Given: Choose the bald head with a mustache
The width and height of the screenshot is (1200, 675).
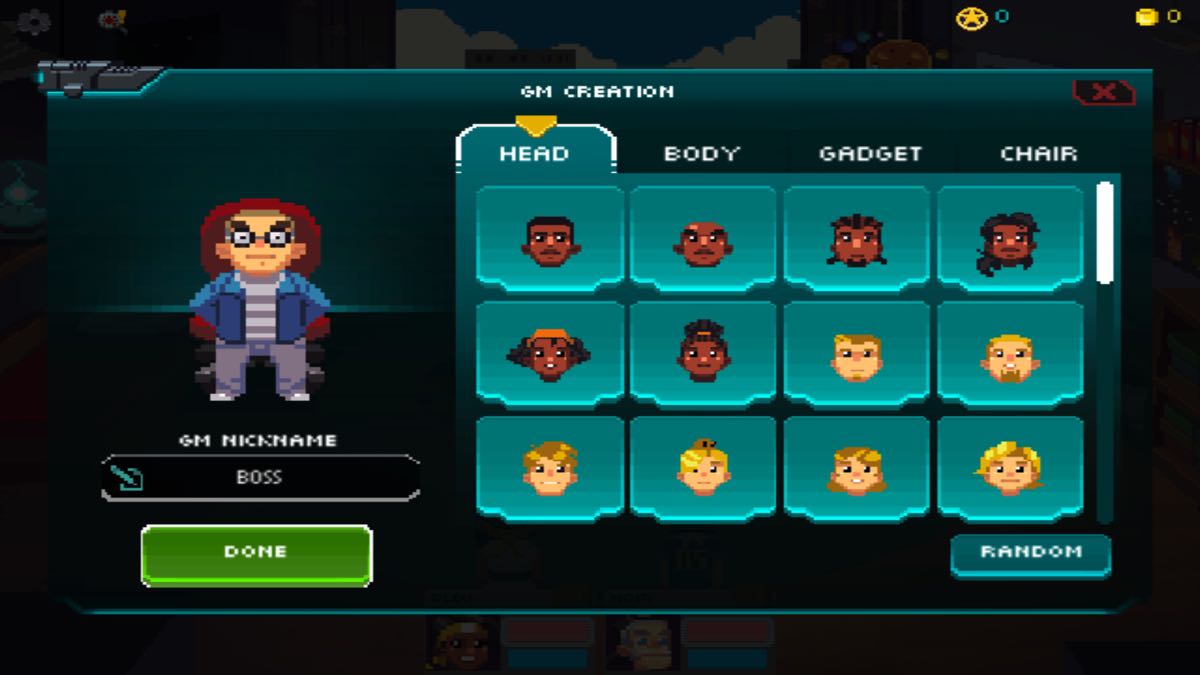Looking at the screenshot, I should [x=703, y=240].
